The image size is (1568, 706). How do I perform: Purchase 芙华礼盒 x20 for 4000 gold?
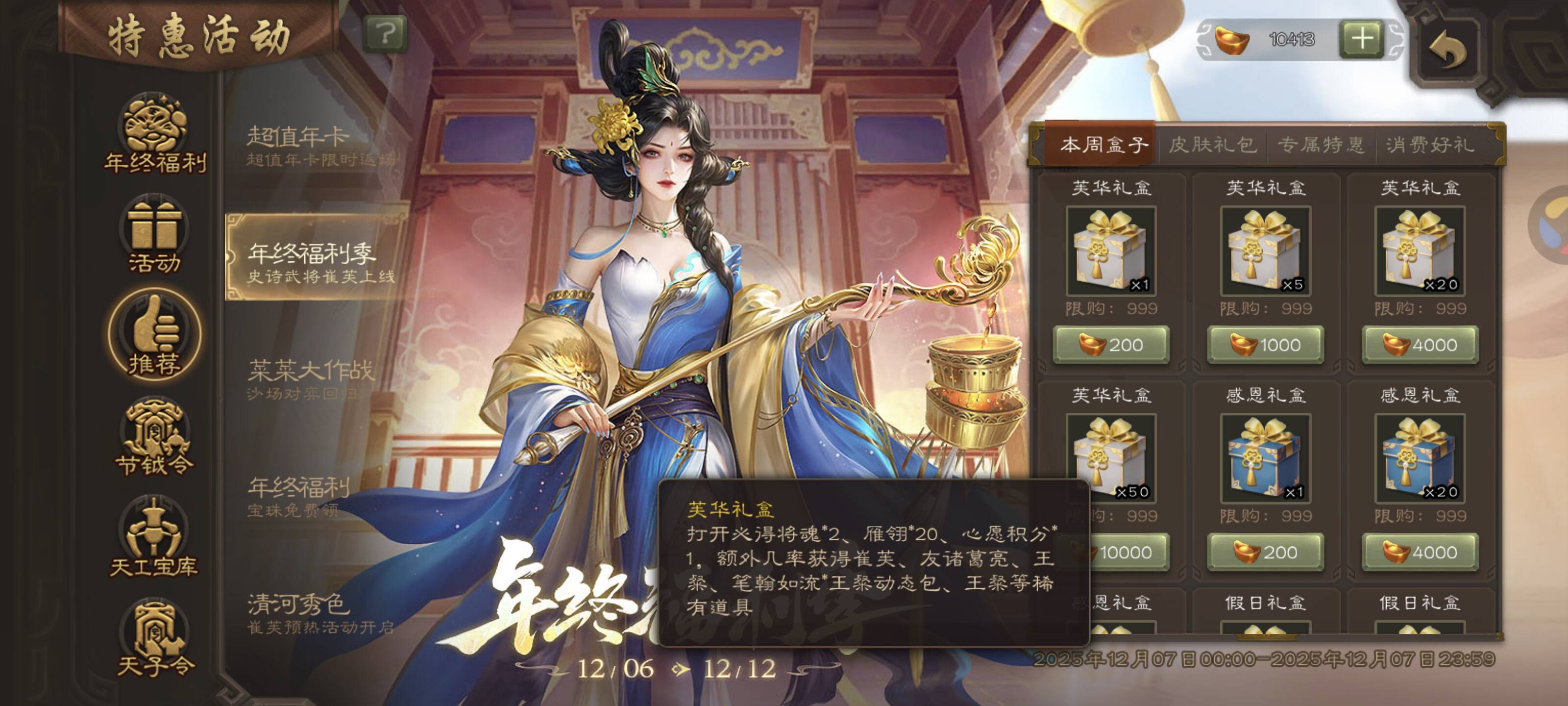[x=1420, y=345]
